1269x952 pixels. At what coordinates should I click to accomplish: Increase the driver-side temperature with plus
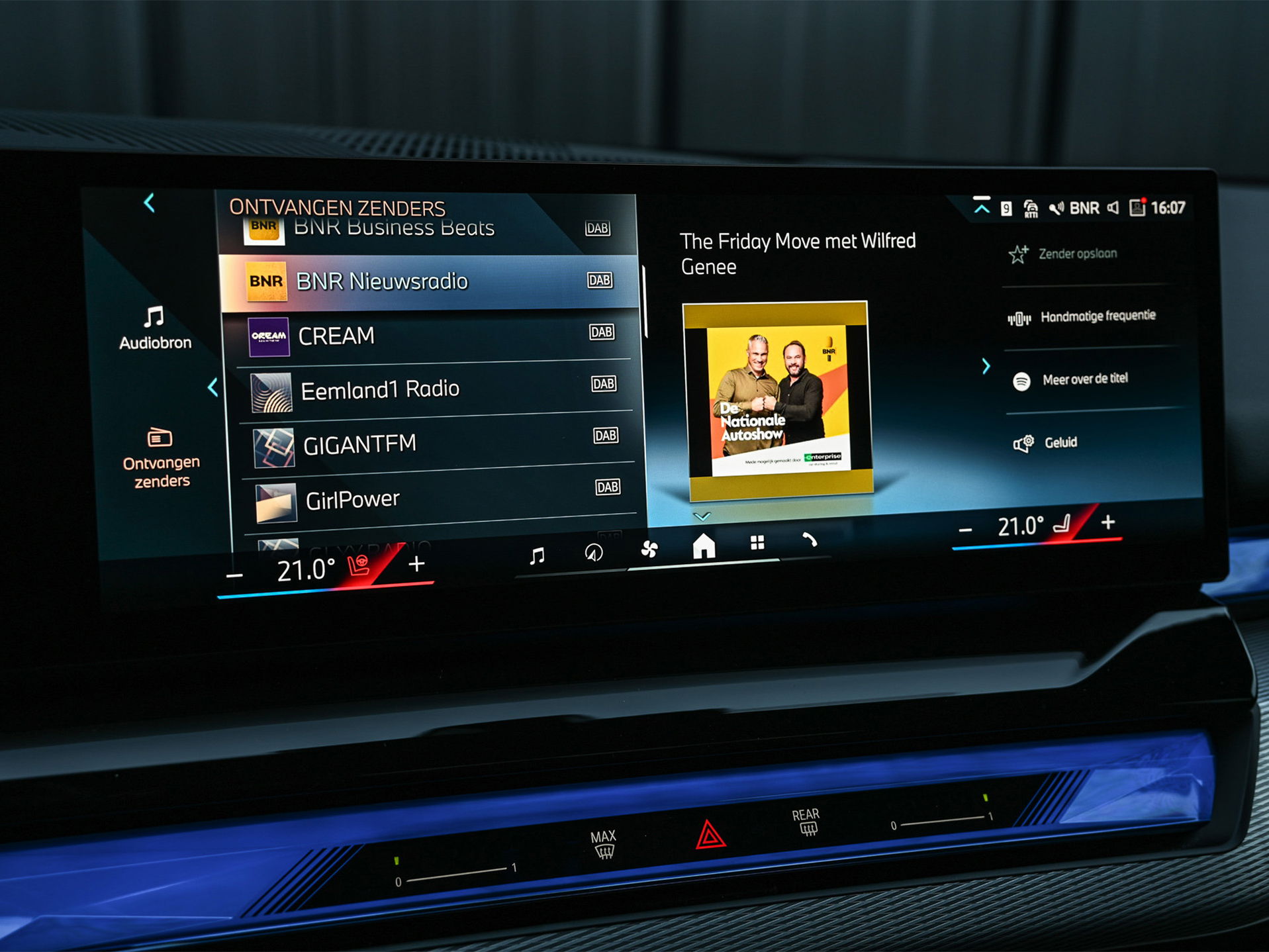coord(416,565)
